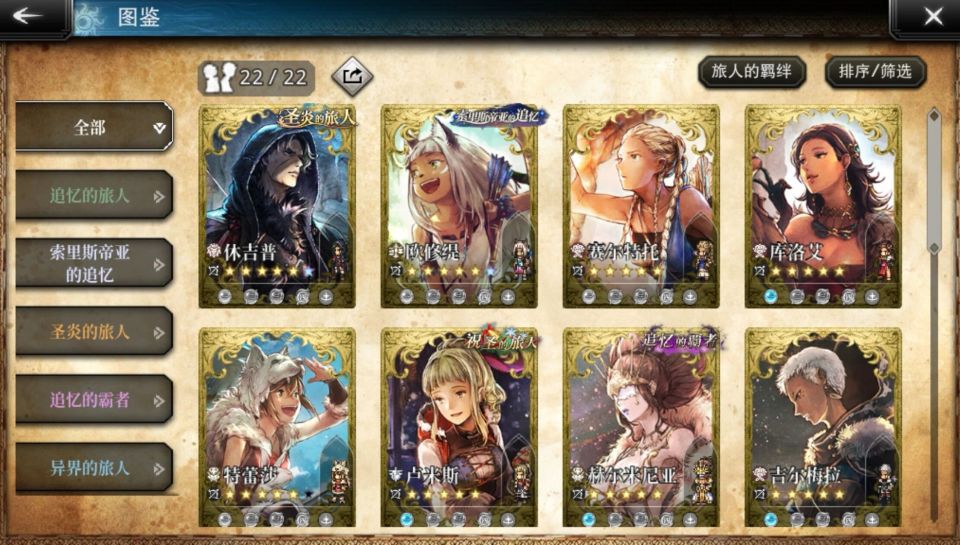Click the share arrow icon
Screen dimensions: 960x545
[x=352, y=75]
